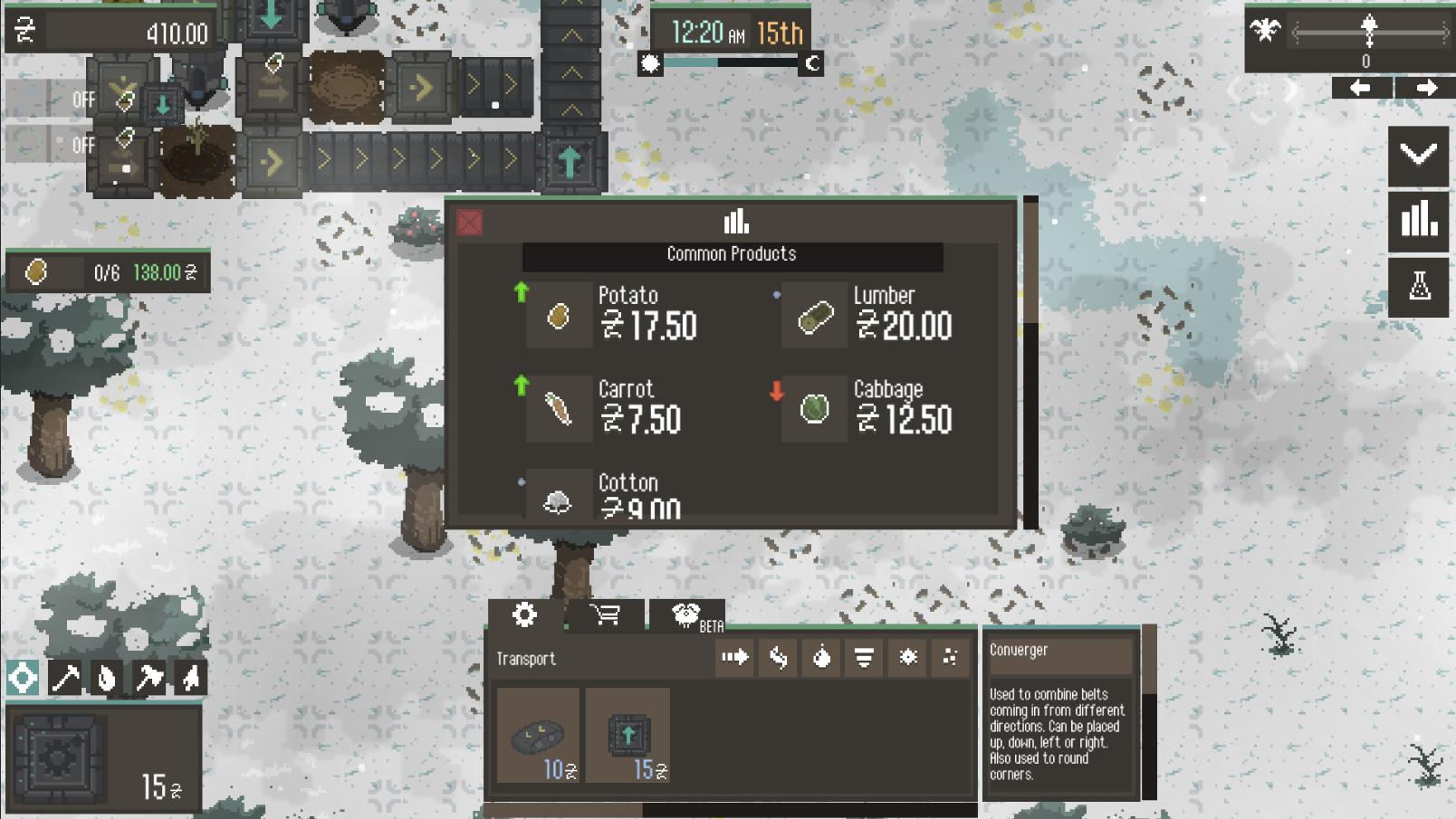Pick the axe tool from the toolbar
The height and width of the screenshot is (819, 1456).
tap(149, 677)
